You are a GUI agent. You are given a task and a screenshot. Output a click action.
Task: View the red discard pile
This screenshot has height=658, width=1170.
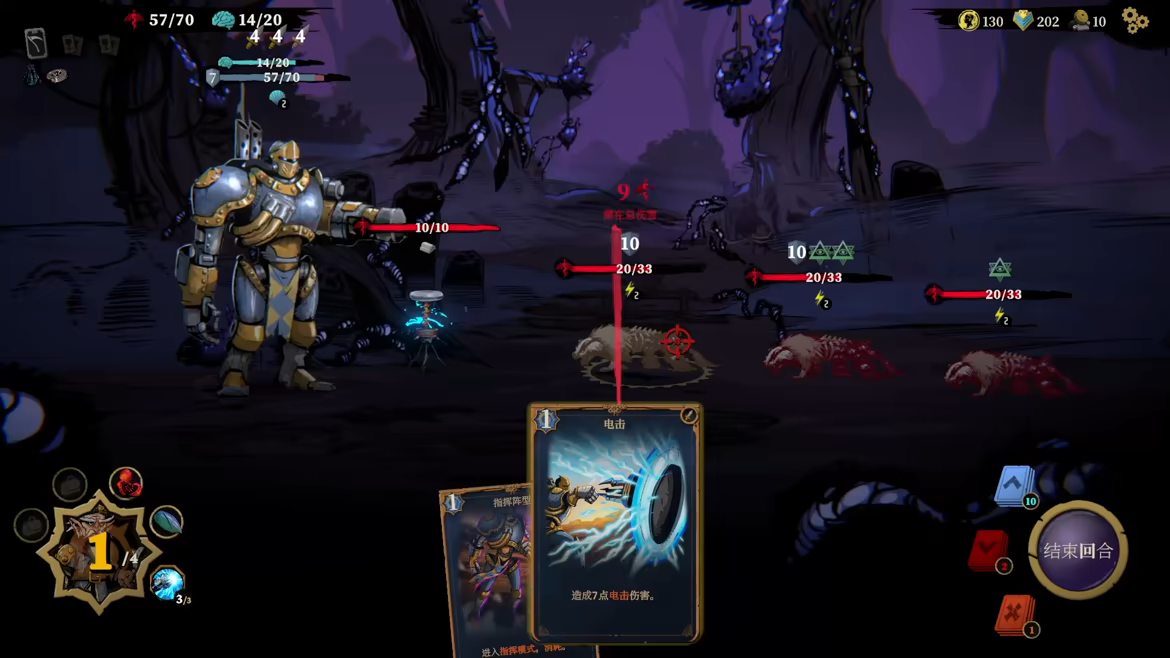988,551
